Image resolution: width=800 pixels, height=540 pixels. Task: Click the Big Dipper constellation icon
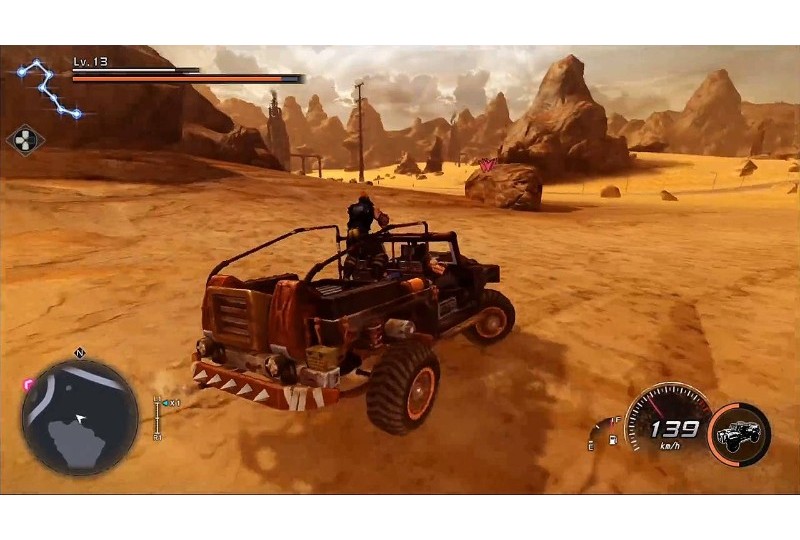pos(49,88)
